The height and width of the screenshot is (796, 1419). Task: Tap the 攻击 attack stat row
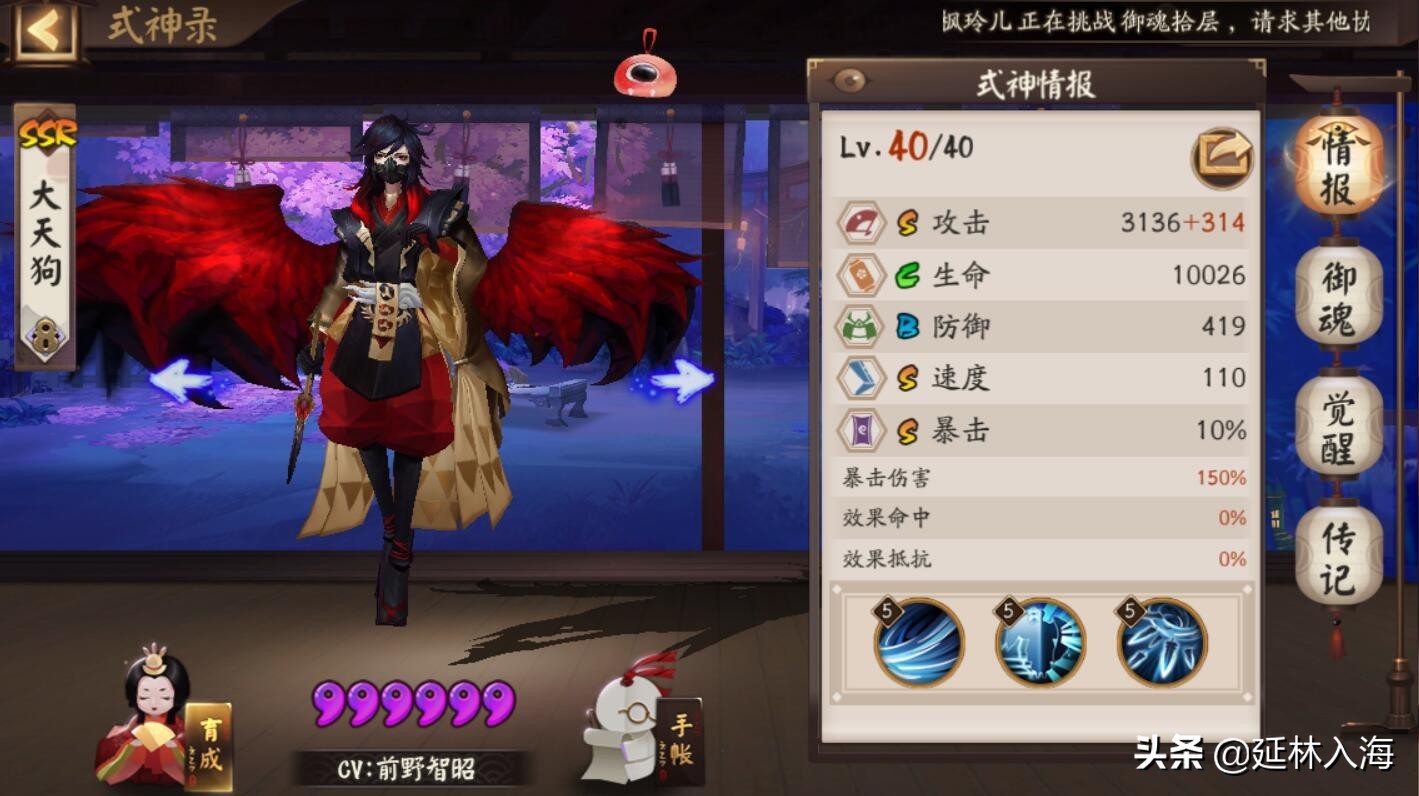[1041, 222]
